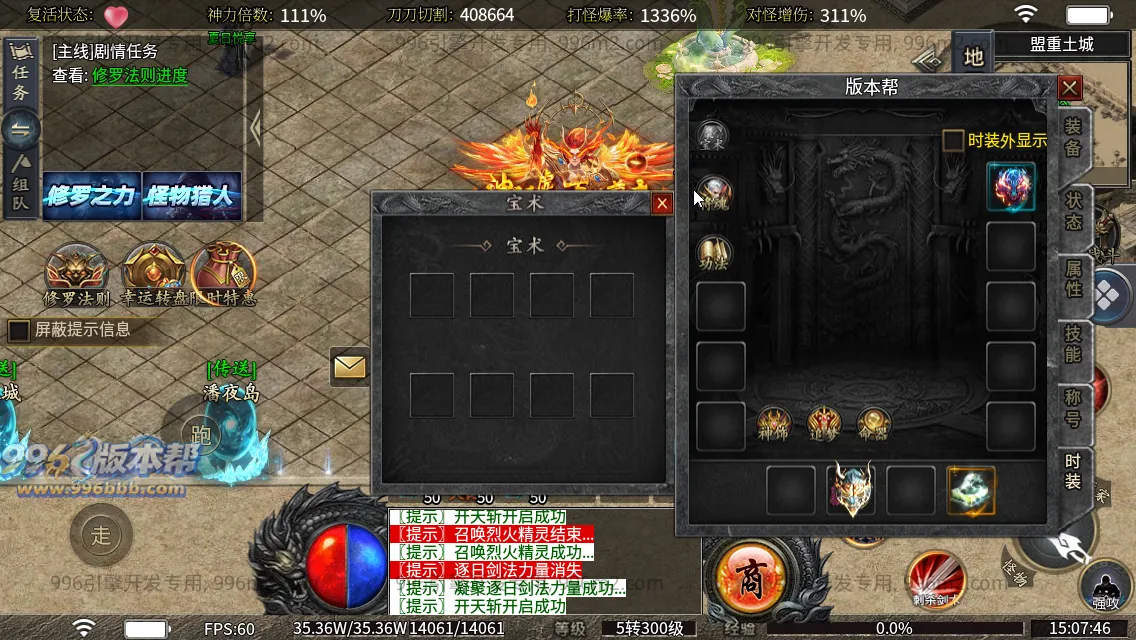
Task: Toggle the 时装外显示 checkbox
Action: coord(954,141)
